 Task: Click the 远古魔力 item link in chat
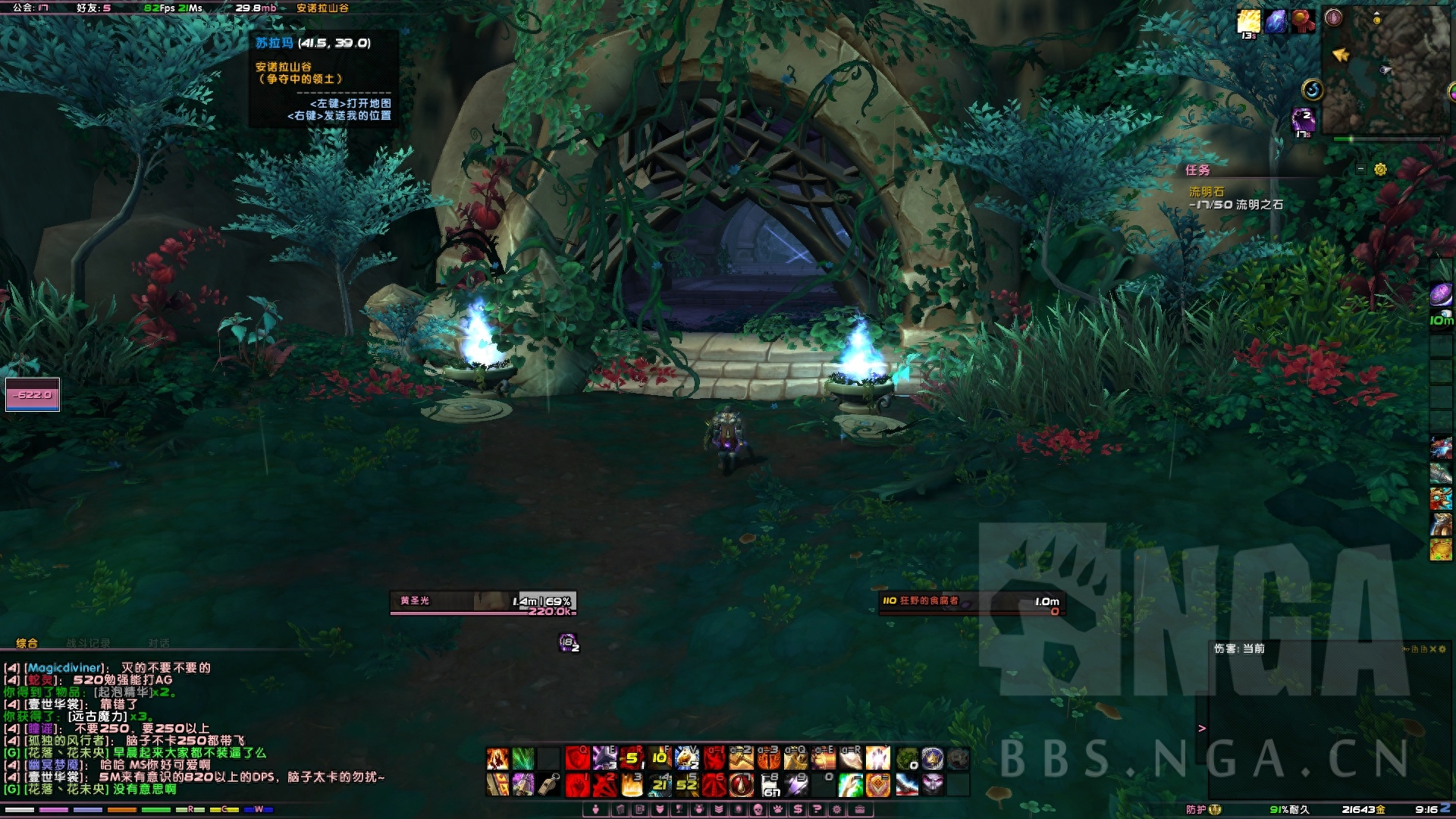pyautogui.click(x=98, y=717)
